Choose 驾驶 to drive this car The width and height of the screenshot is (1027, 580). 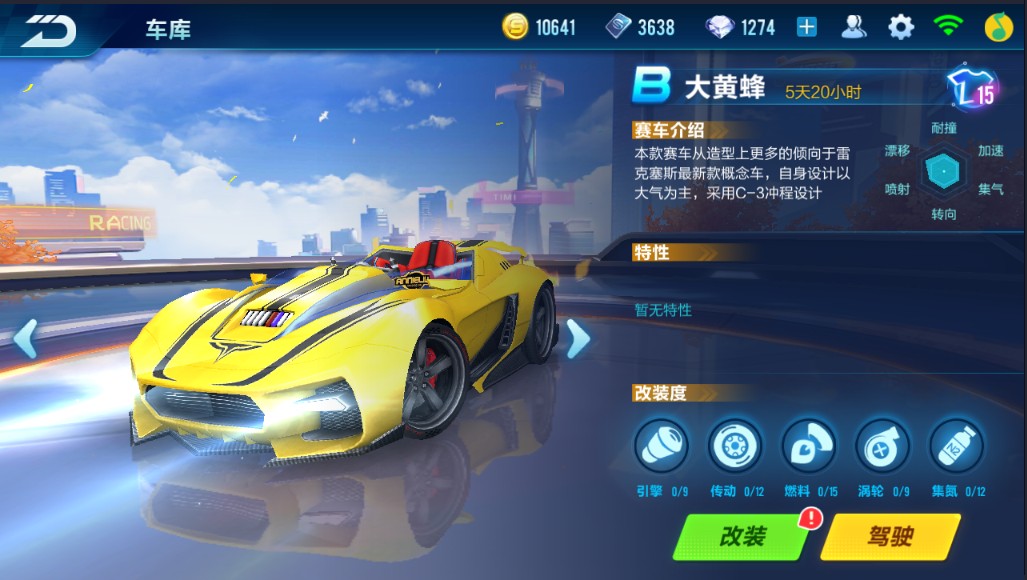coord(889,537)
